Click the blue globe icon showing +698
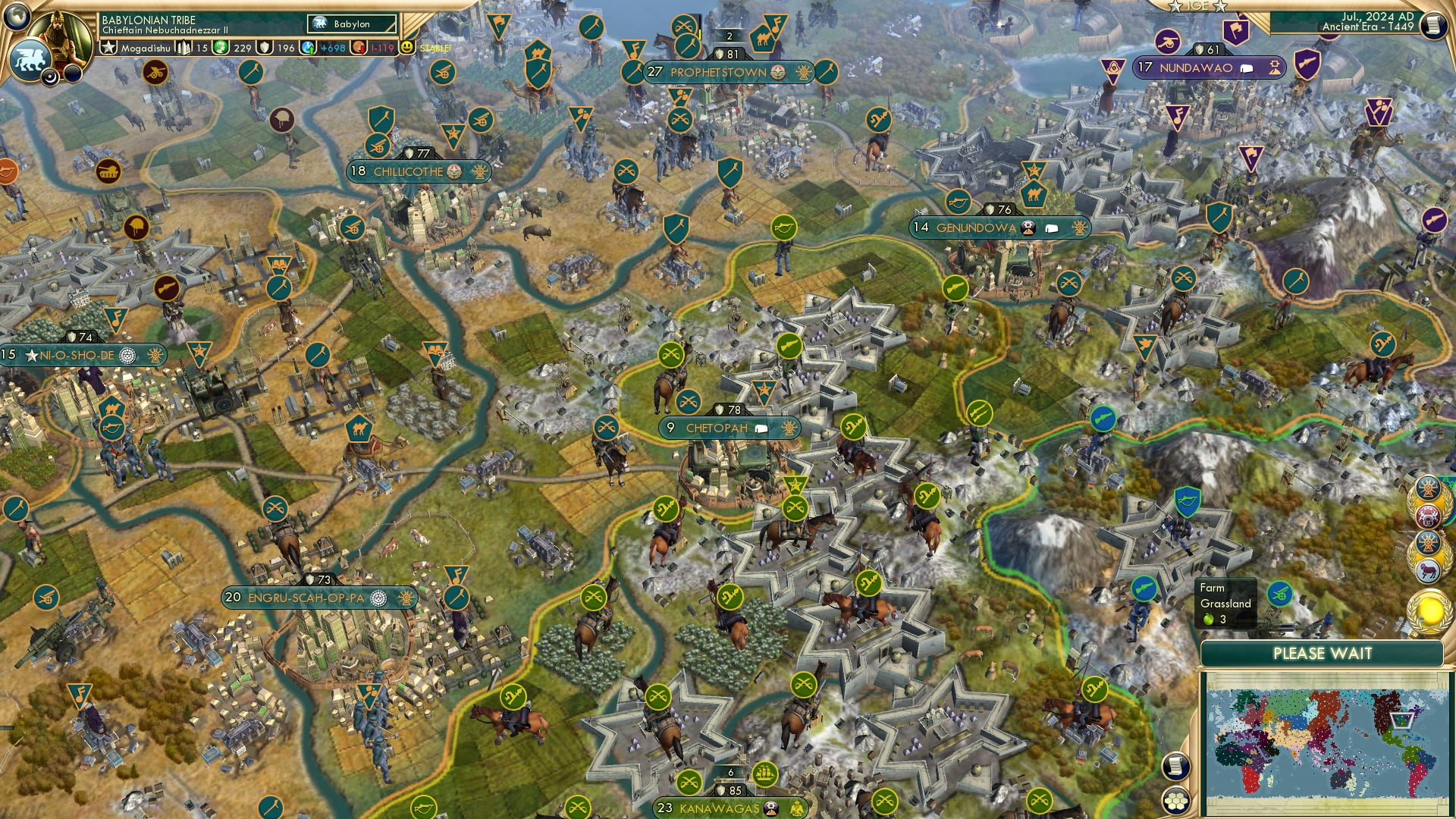 (x=309, y=48)
